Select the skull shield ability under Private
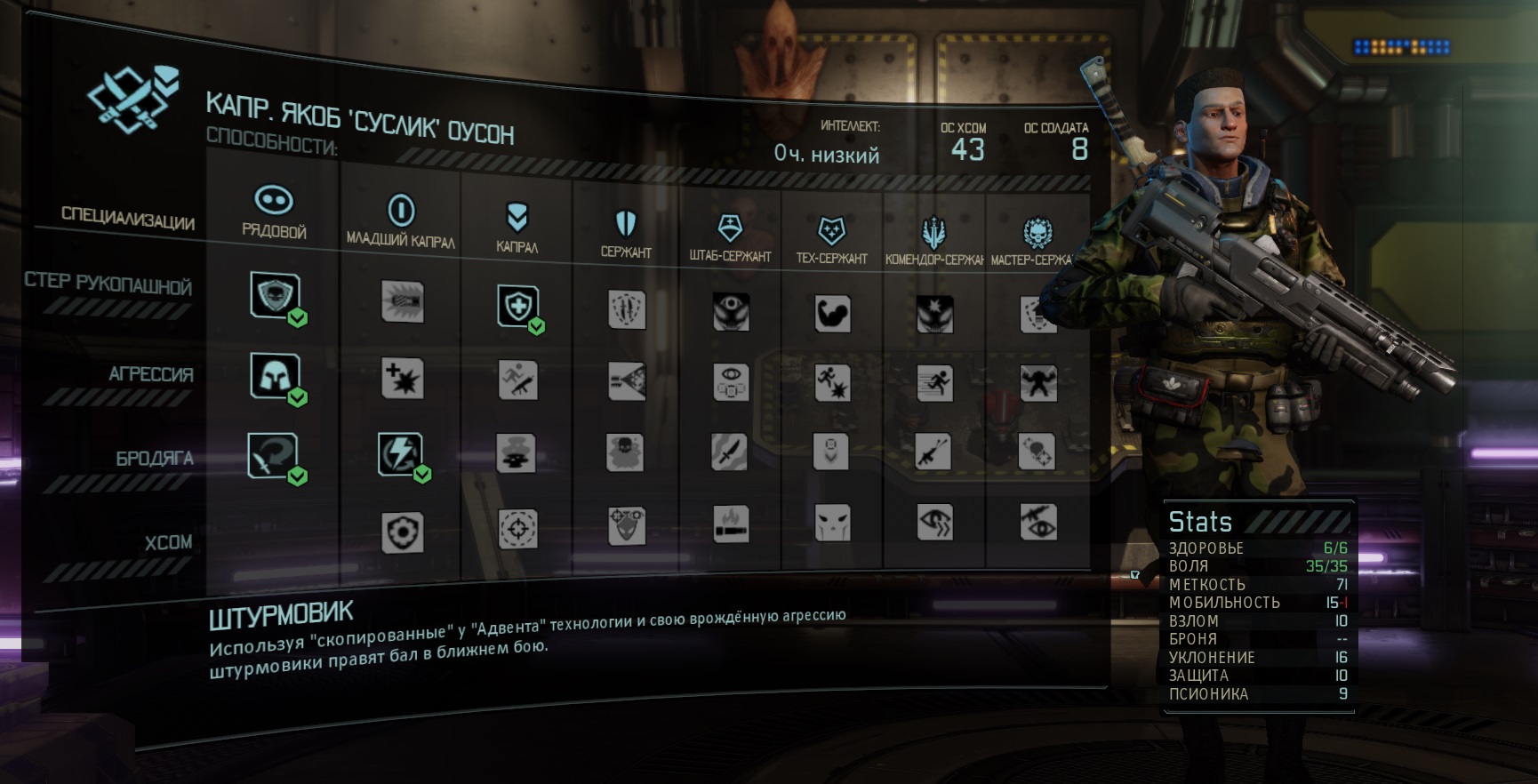 pos(275,296)
